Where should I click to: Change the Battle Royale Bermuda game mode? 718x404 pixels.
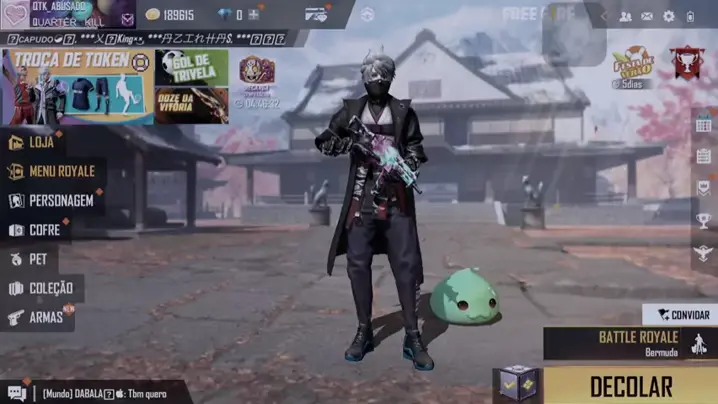630,343
